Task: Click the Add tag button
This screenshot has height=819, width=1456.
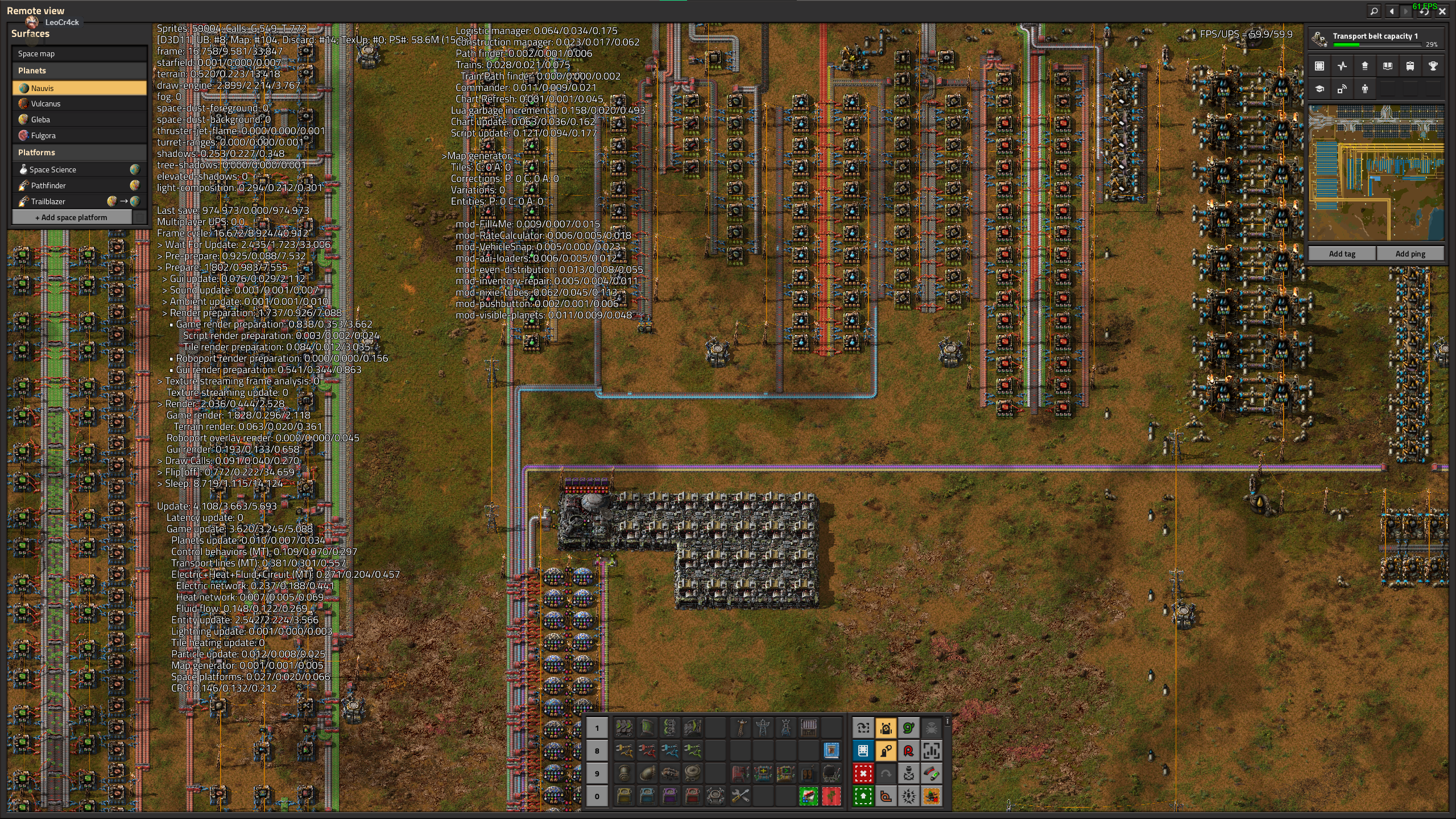Action: [x=1342, y=254]
